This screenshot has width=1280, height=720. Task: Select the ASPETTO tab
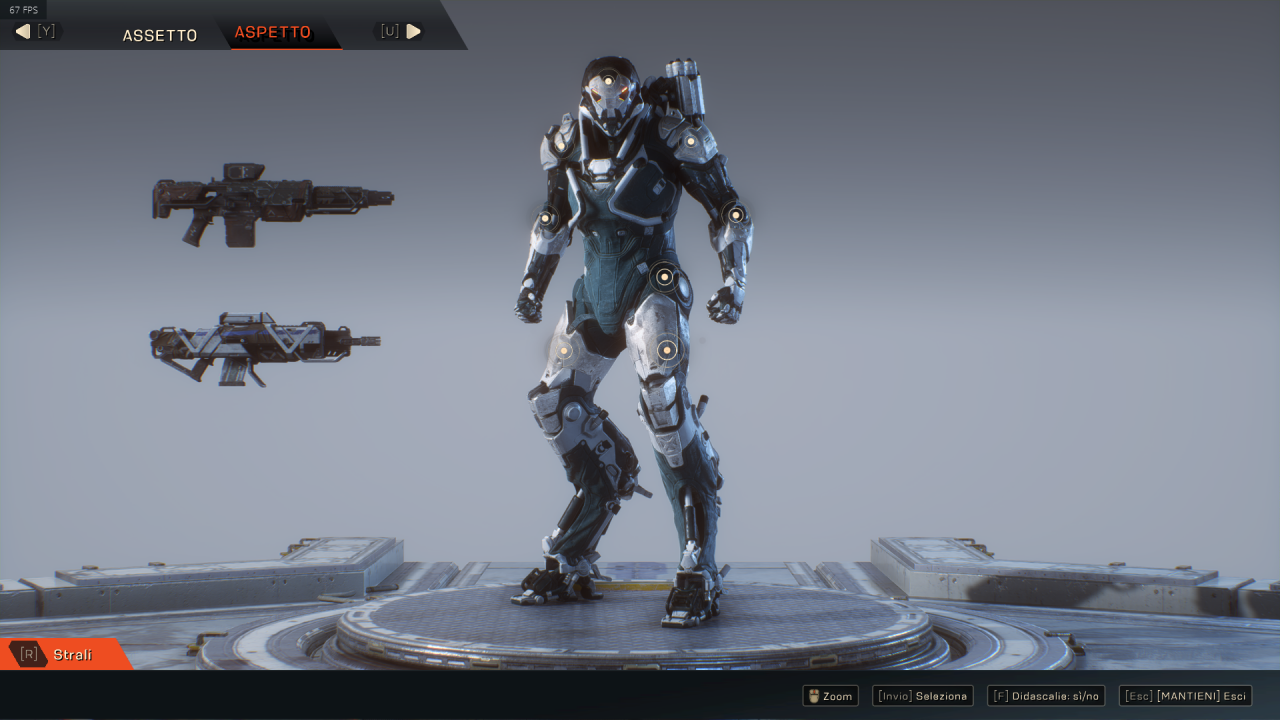(273, 33)
